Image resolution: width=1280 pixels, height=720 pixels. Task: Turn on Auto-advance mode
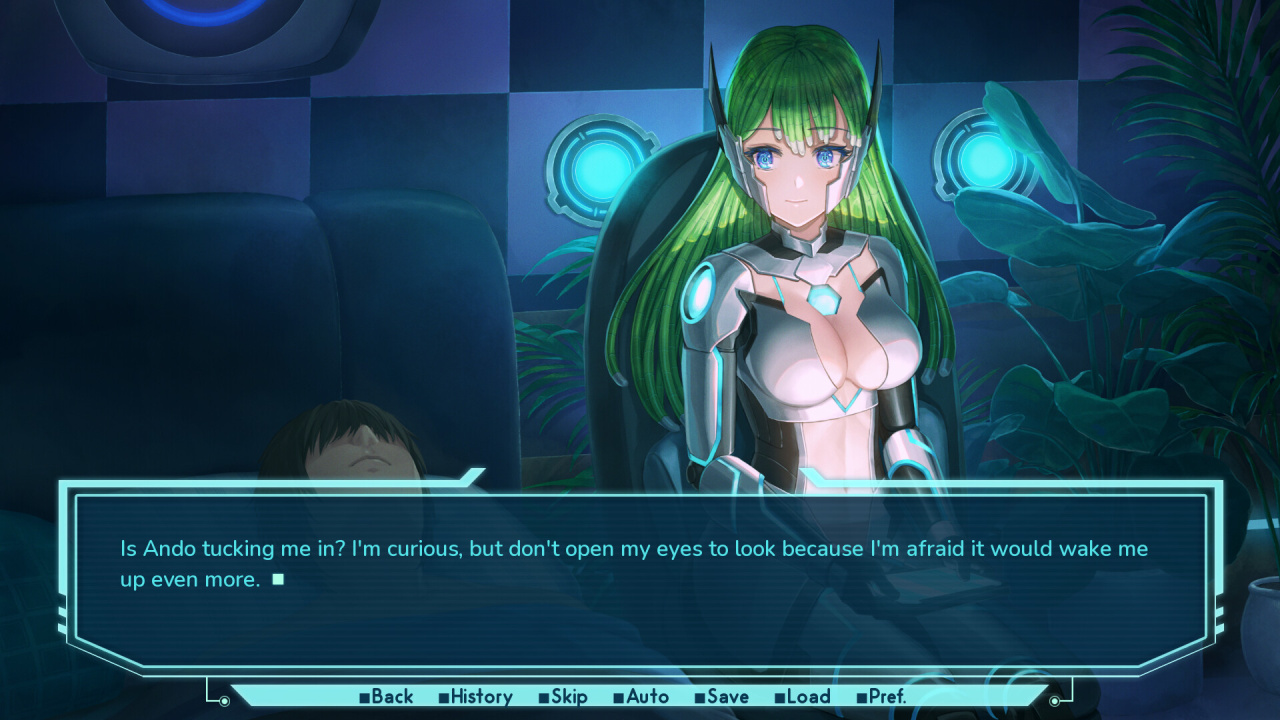(x=642, y=697)
